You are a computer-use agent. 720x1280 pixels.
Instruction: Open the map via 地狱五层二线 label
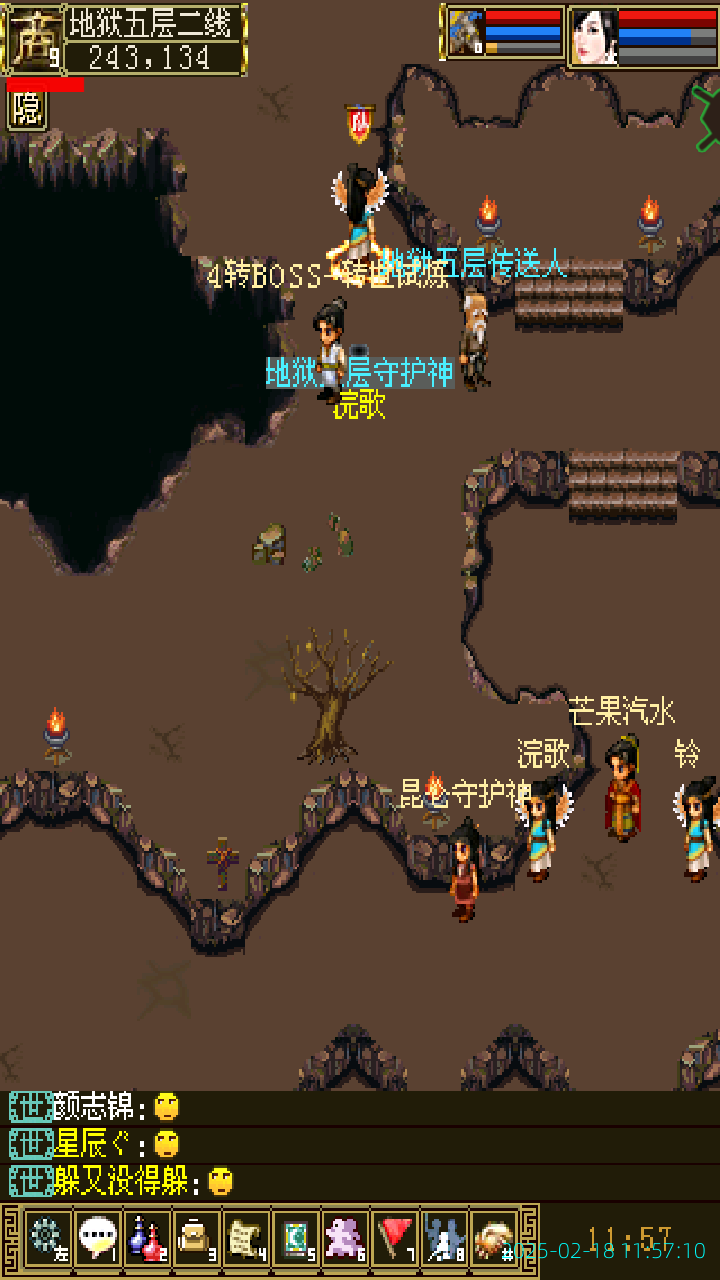pos(154,24)
